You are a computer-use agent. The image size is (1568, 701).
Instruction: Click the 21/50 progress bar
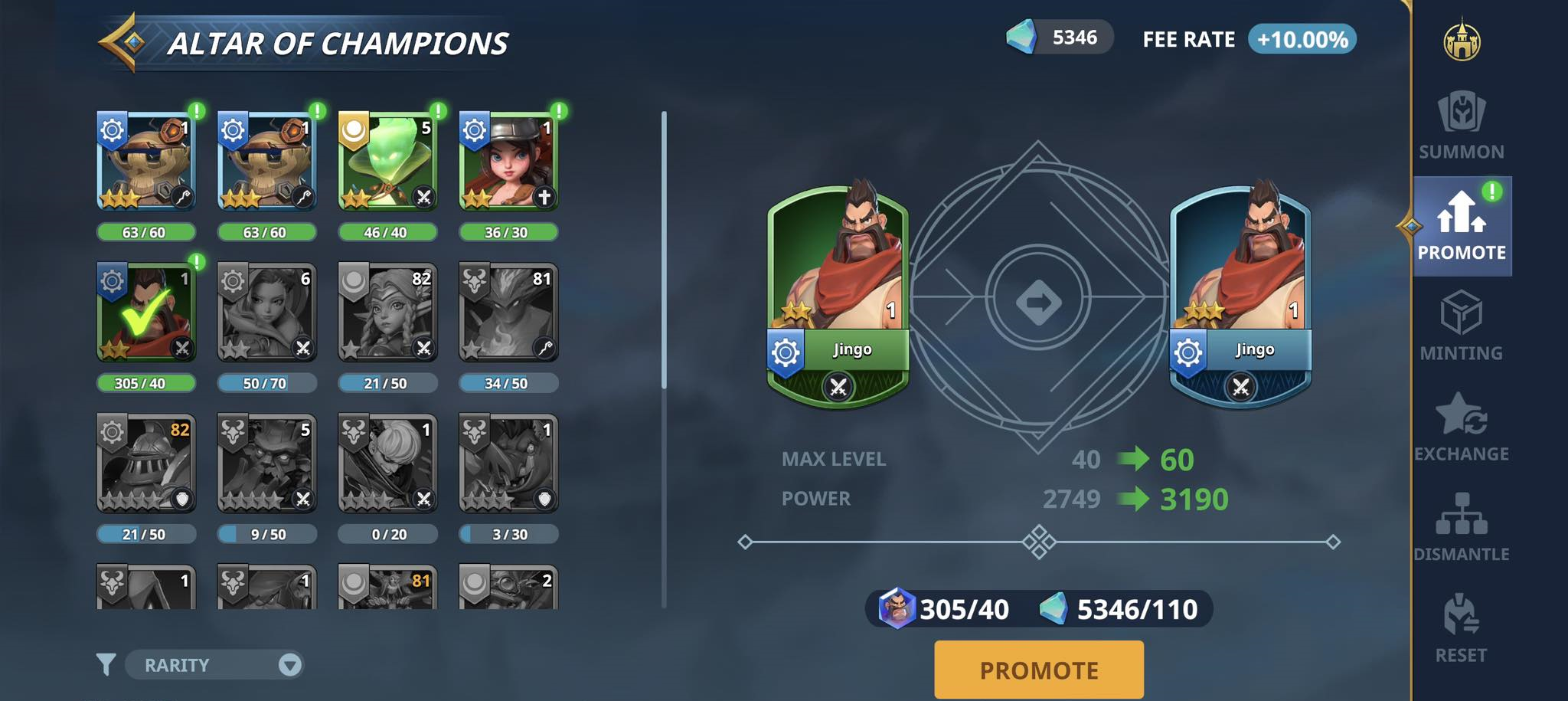point(387,385)
